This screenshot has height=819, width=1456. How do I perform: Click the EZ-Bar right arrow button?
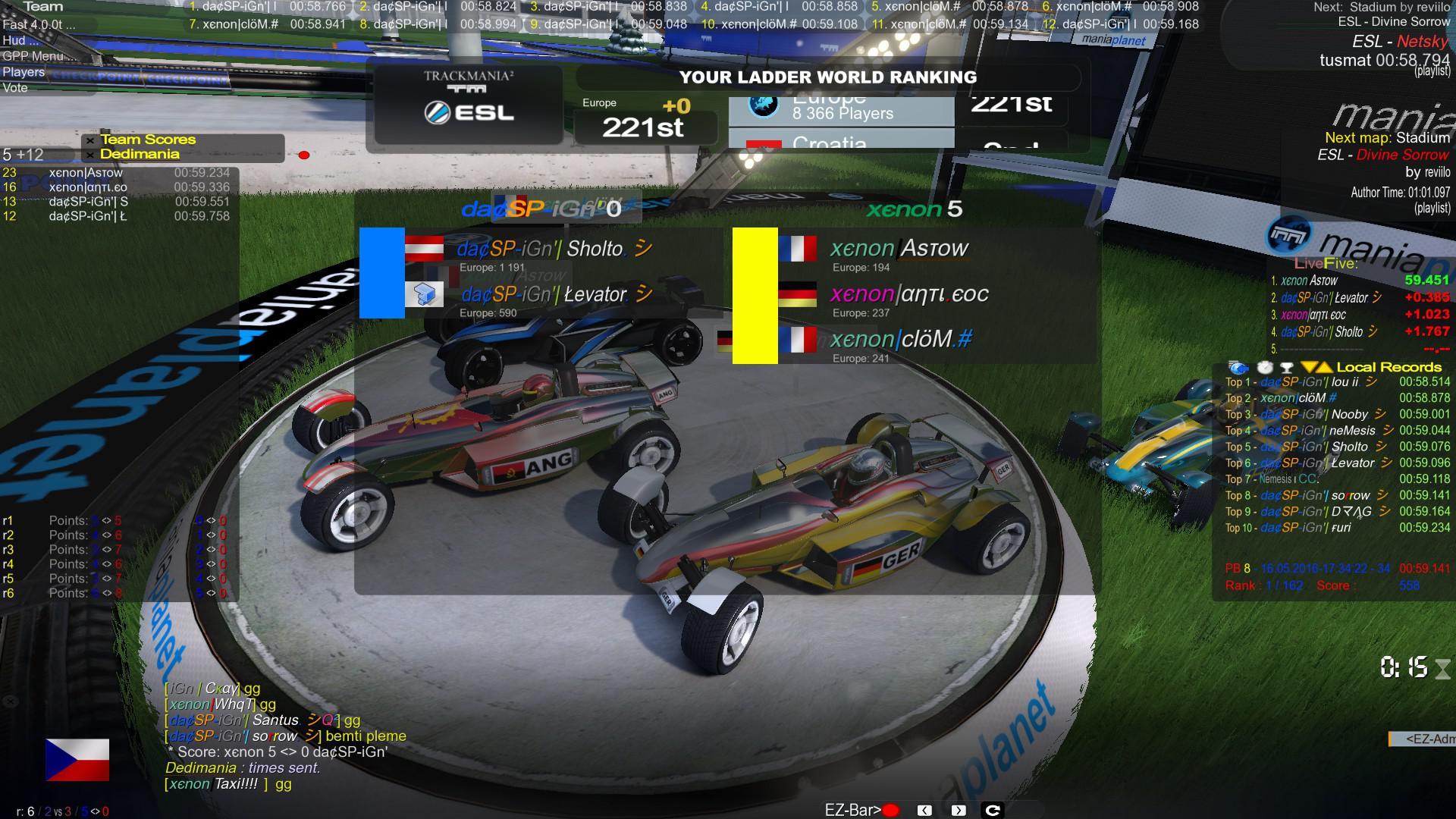tap(959, 811)
